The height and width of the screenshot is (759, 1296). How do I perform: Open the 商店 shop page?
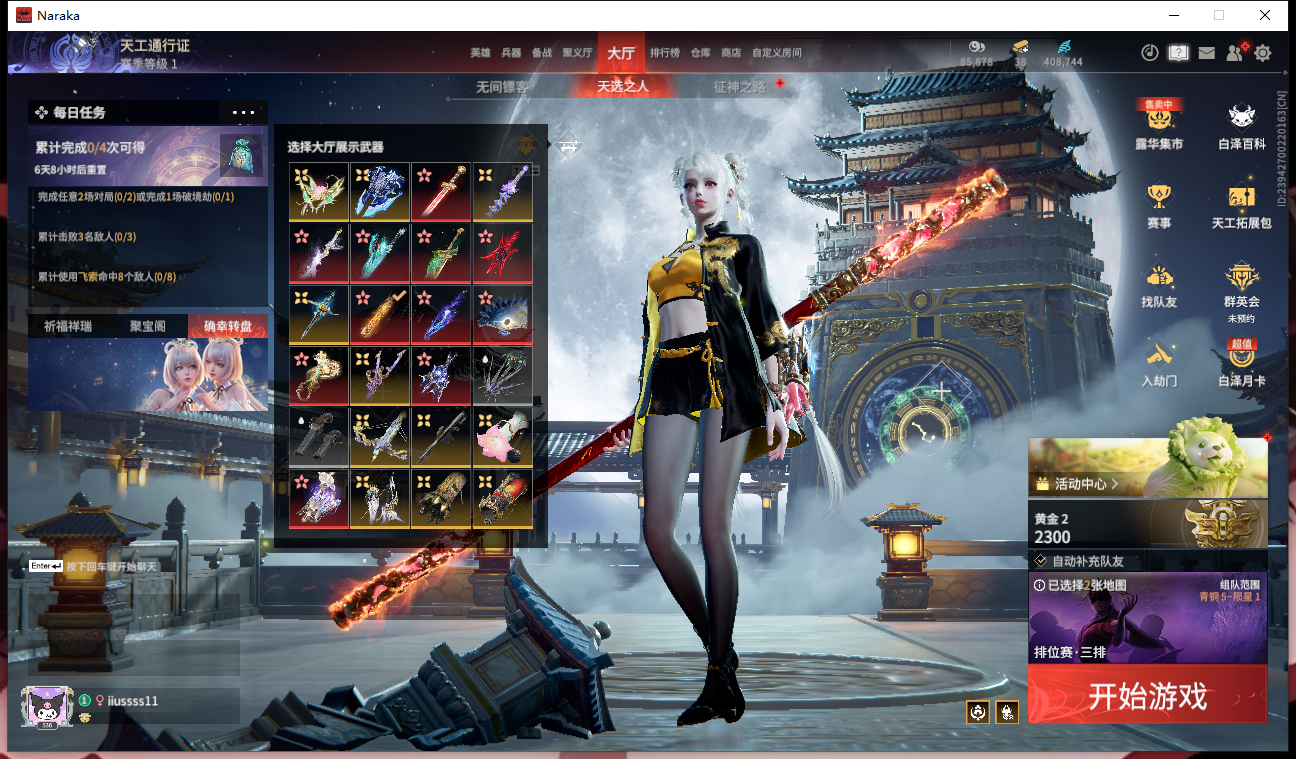click(x=731, y=53)
